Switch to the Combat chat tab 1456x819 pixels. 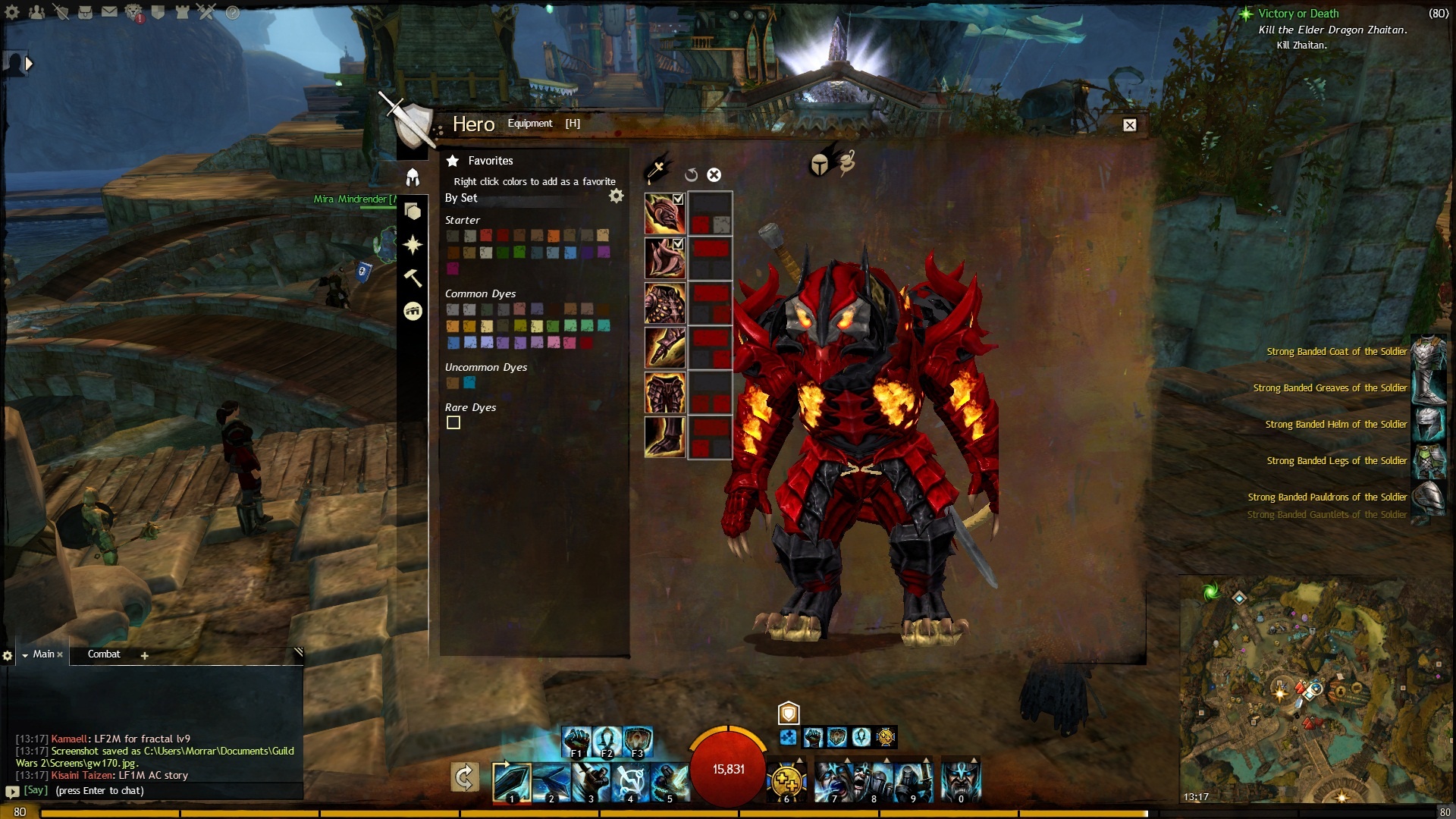[104, 654]
